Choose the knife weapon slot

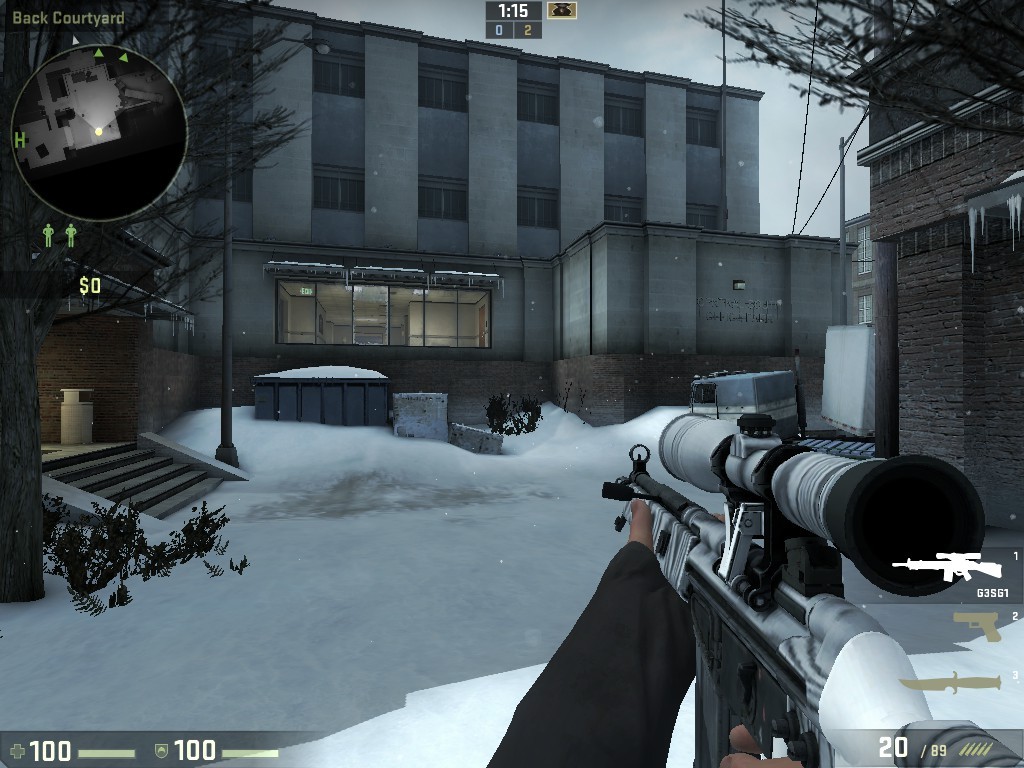coord(950,683)
